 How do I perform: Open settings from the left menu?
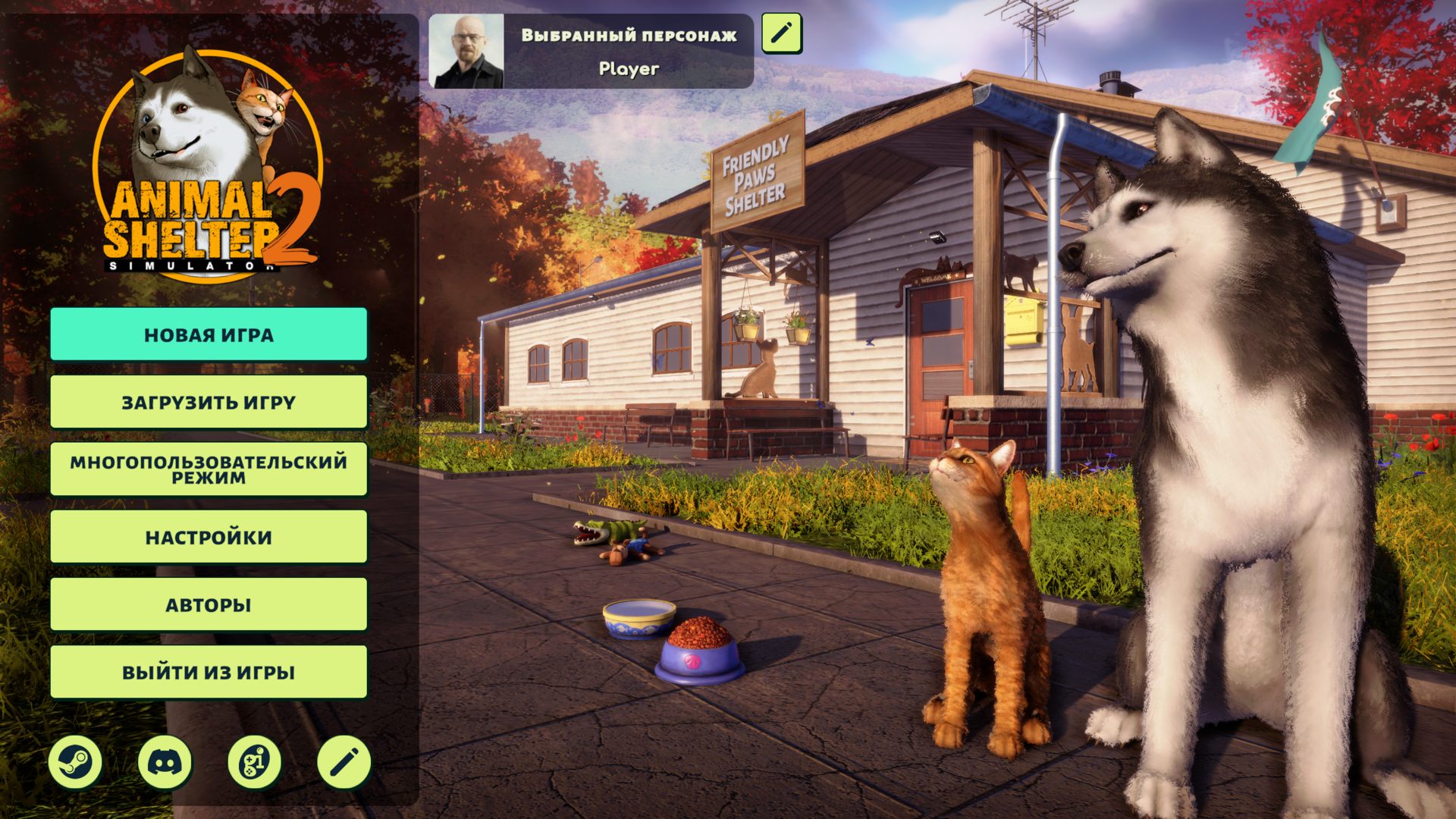(x=209, y=536)
